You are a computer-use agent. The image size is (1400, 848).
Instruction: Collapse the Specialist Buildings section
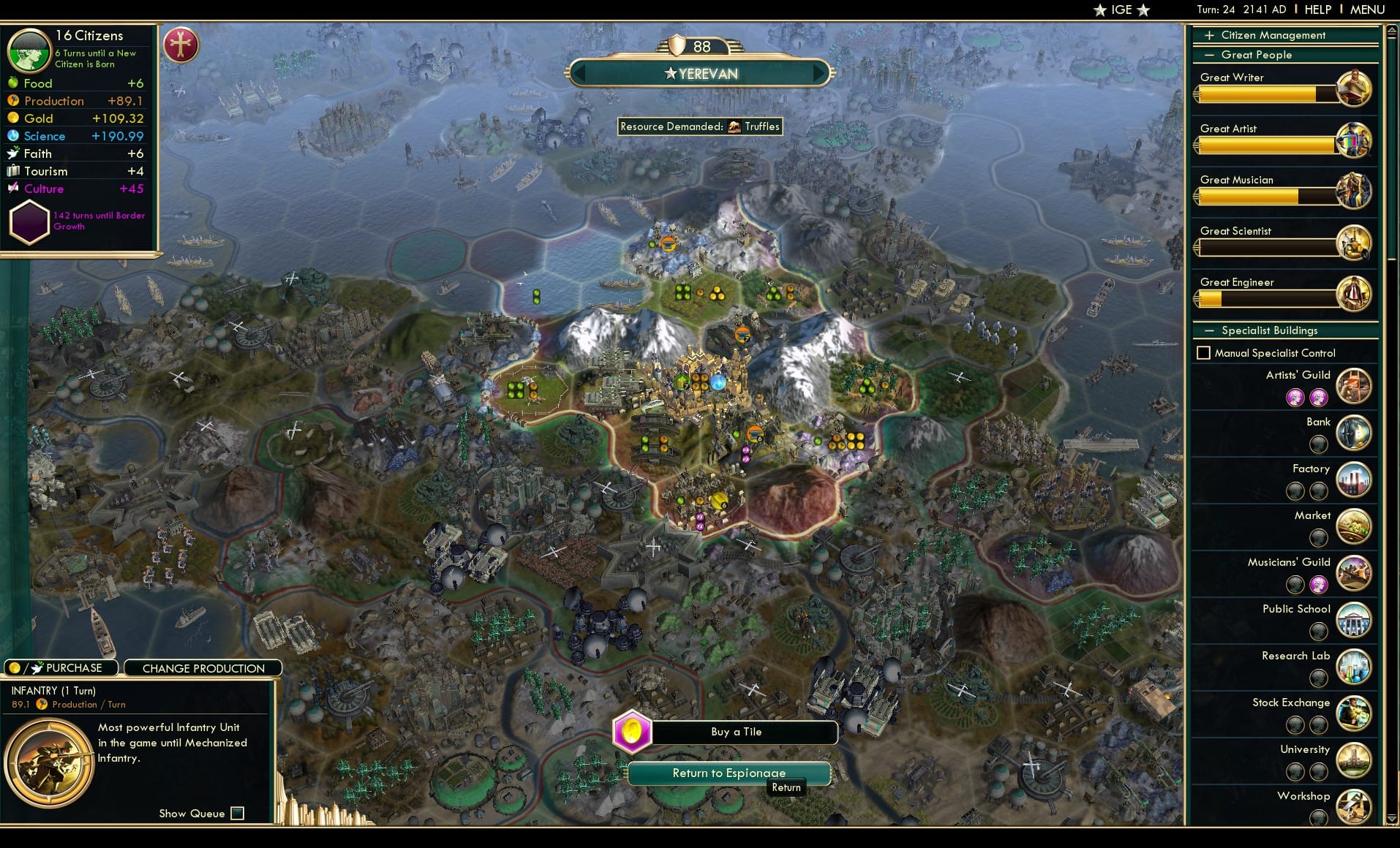(1209, 330)
